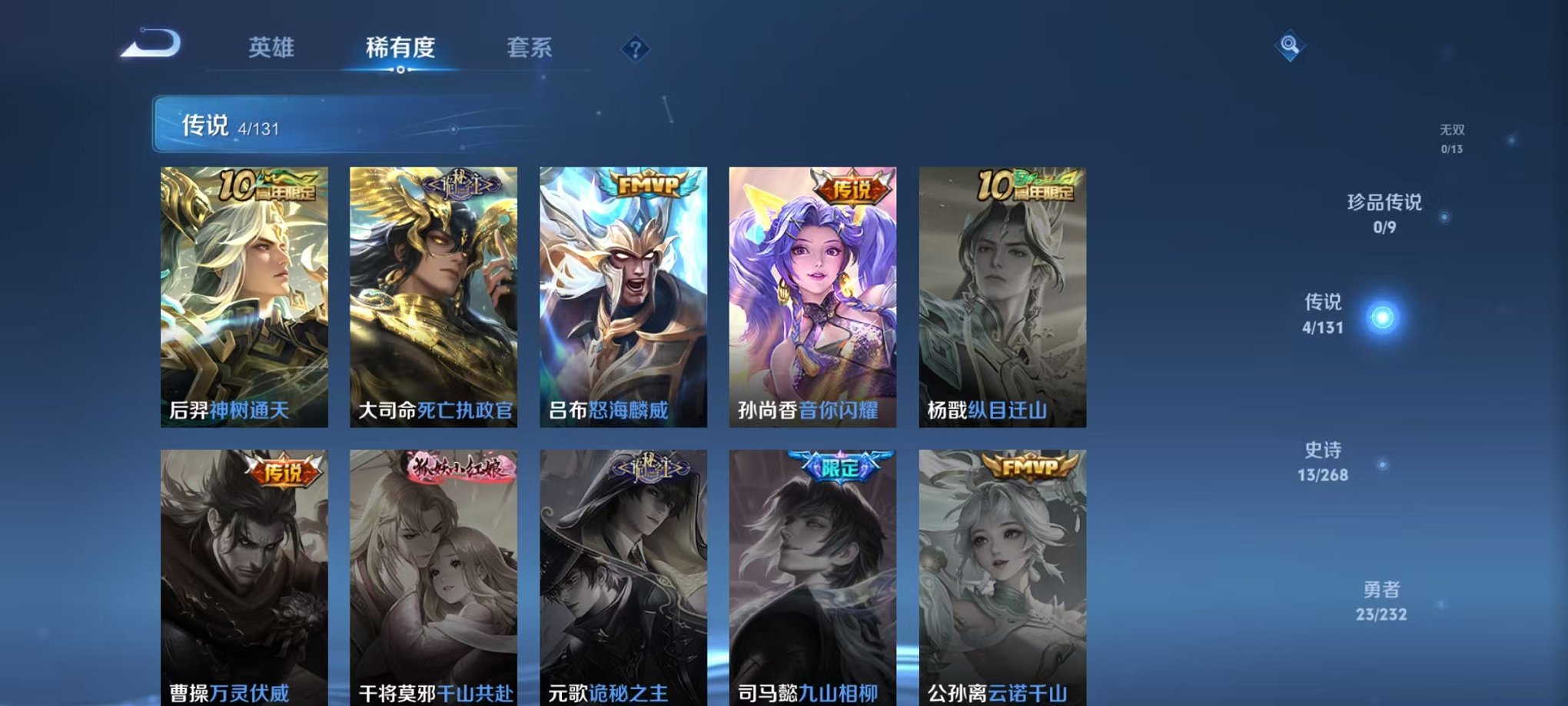This screenshot has height=706, width=1568.
Task: Switch to the 英雄 tab
Action: point(272,48)
